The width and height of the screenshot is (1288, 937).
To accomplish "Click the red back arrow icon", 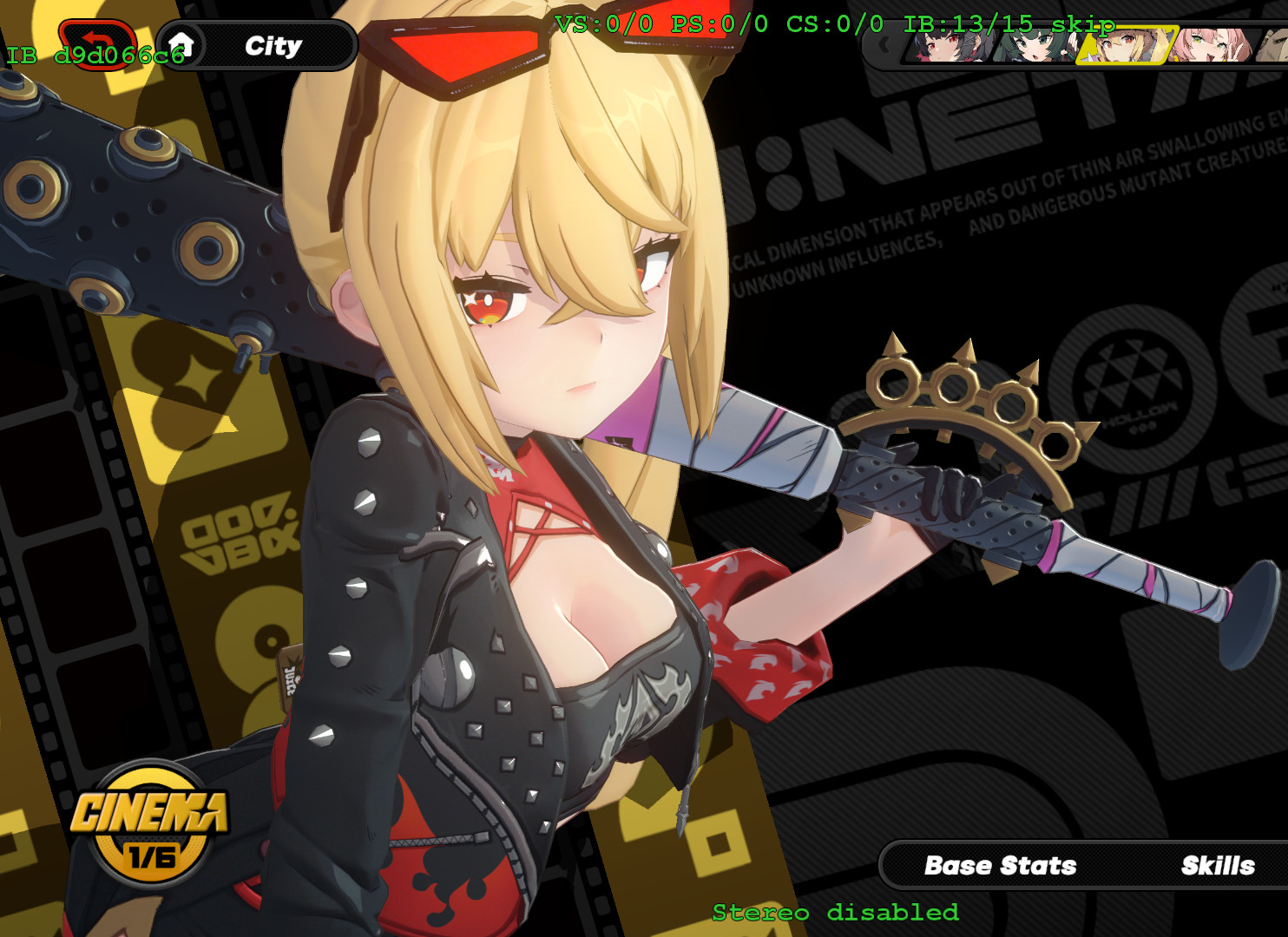I will pos(95,42).
